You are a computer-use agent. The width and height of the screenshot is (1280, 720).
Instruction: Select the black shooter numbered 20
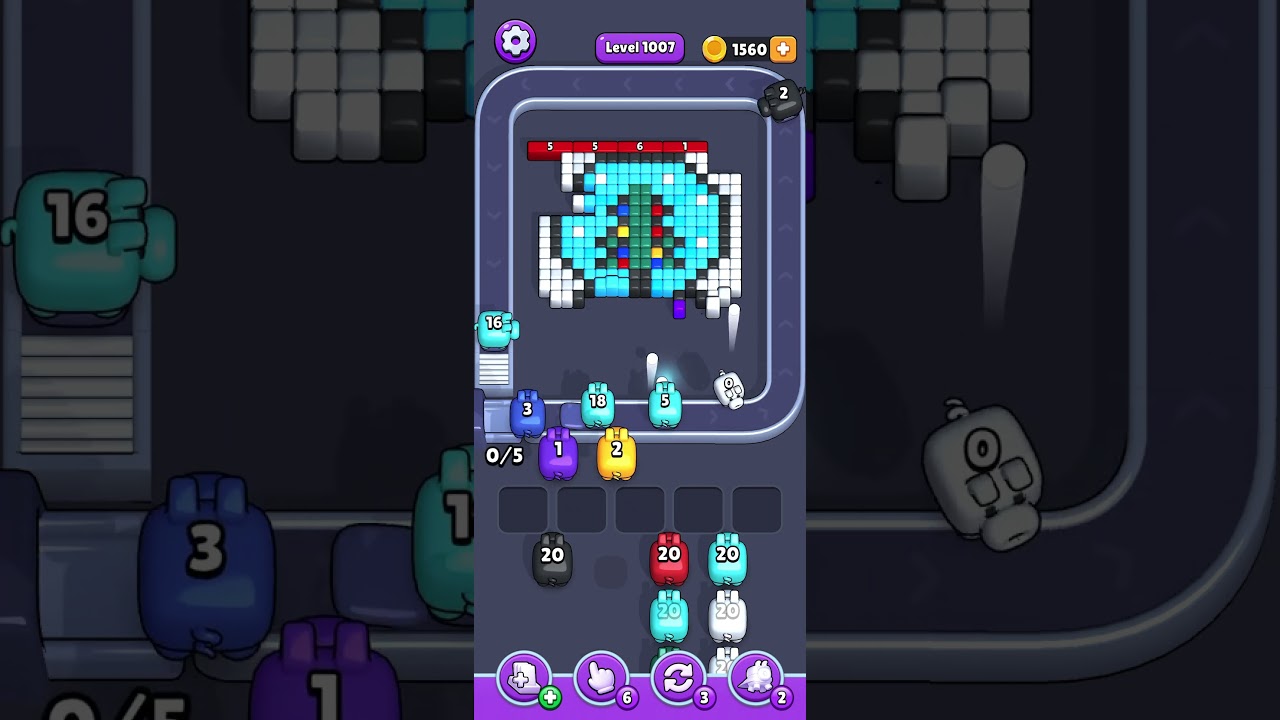552,561
